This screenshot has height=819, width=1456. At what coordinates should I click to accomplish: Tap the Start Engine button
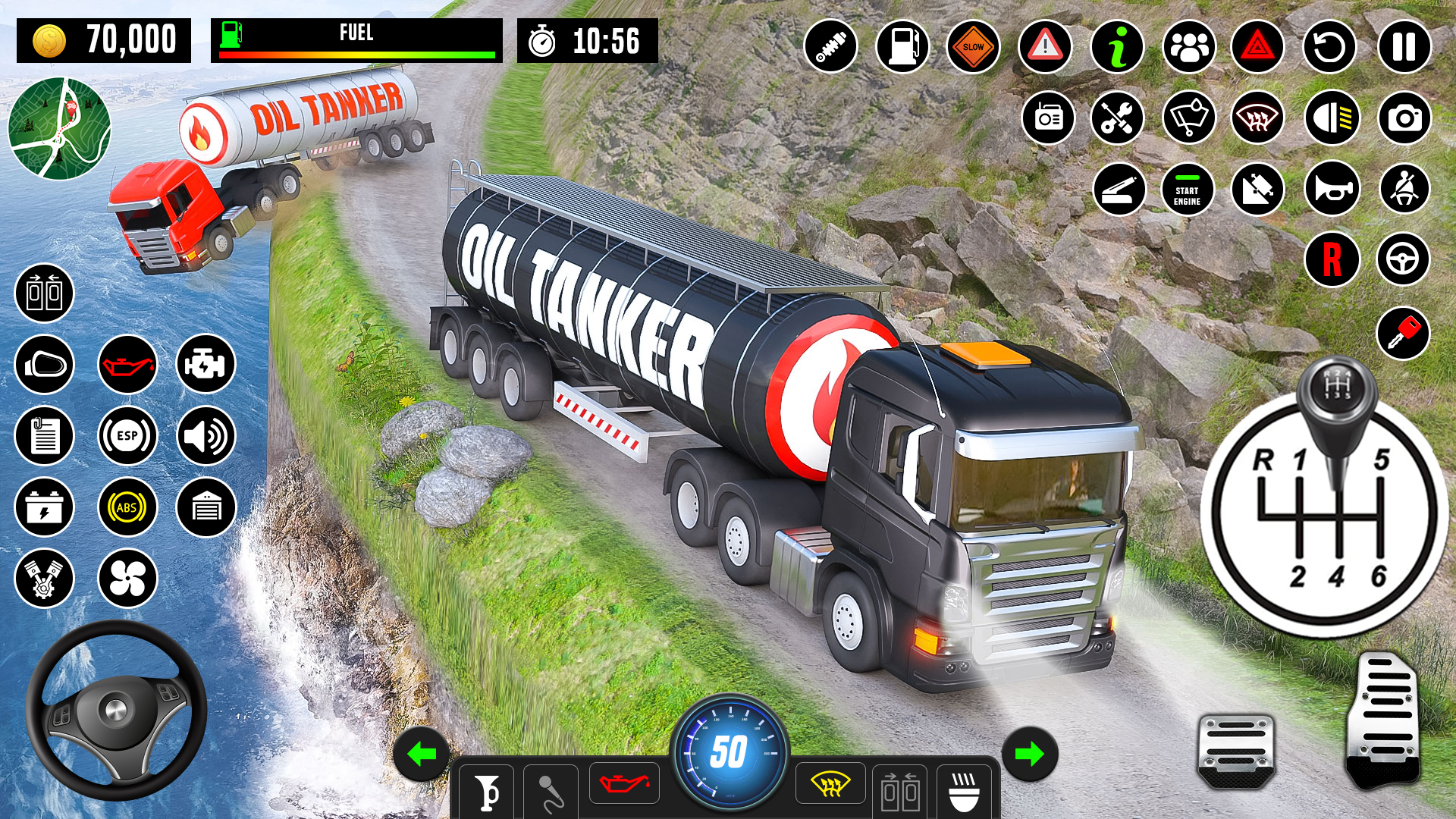(1187, 190)
